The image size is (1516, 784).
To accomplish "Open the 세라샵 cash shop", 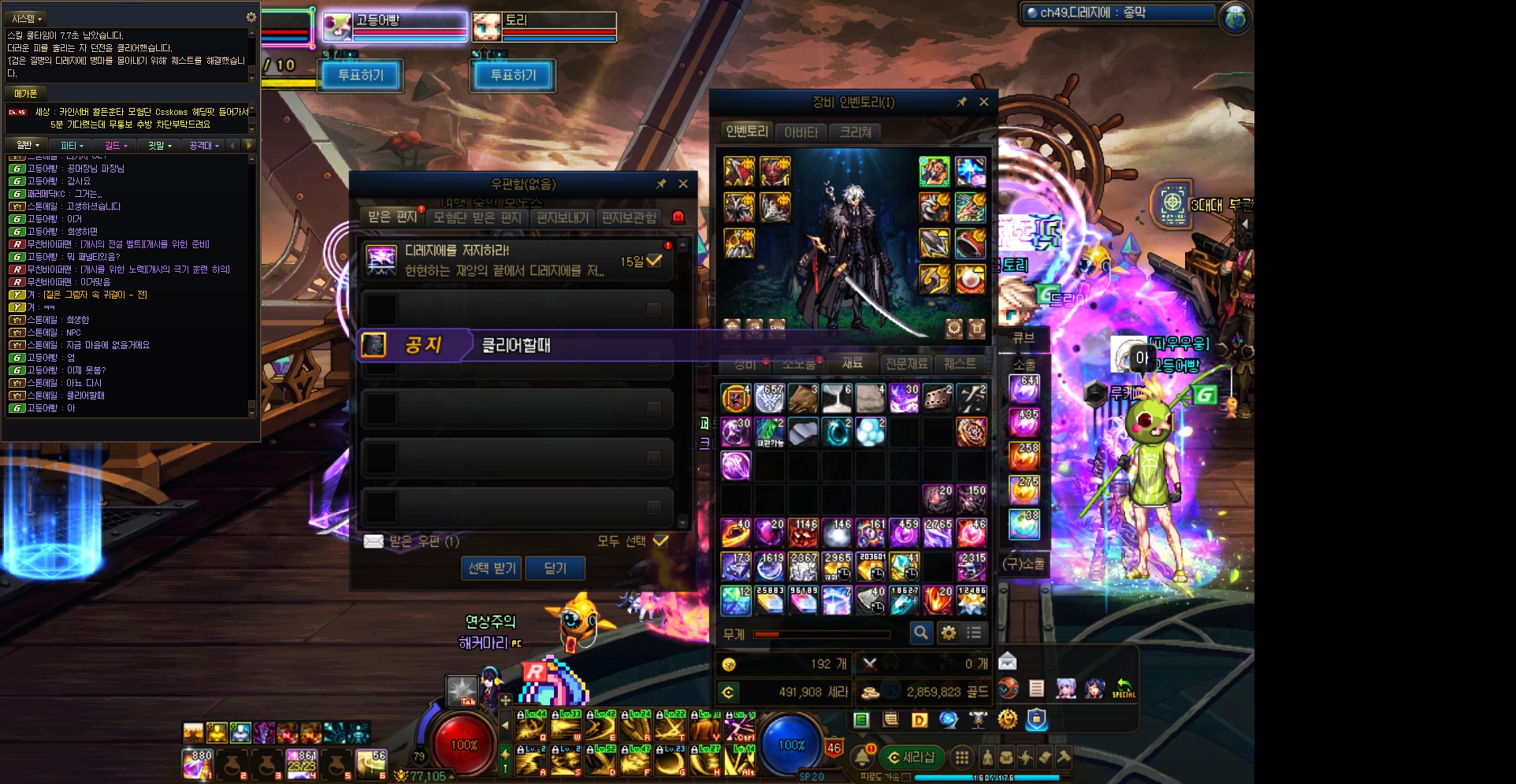I will (911, 757).
